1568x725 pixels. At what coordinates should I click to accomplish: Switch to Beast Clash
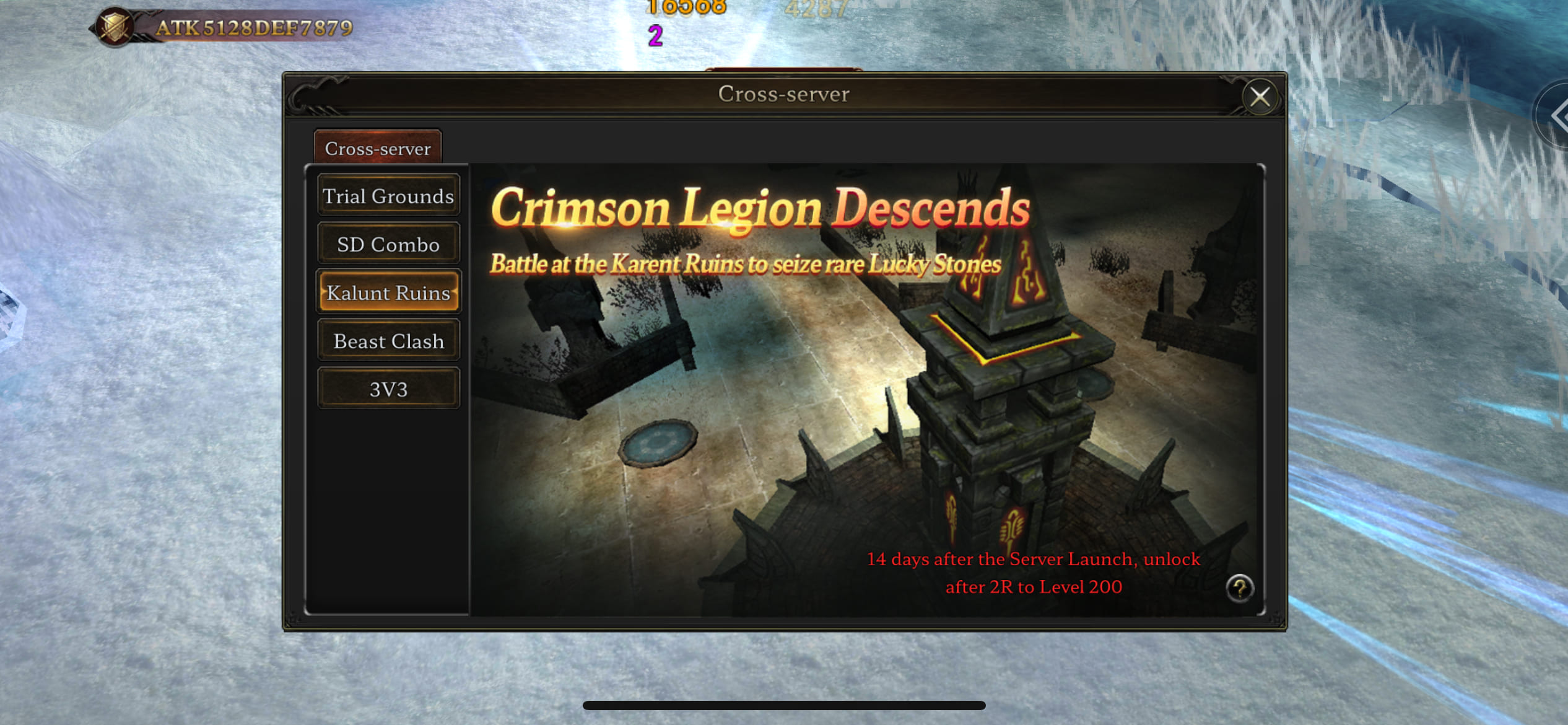tap(388, 341)
